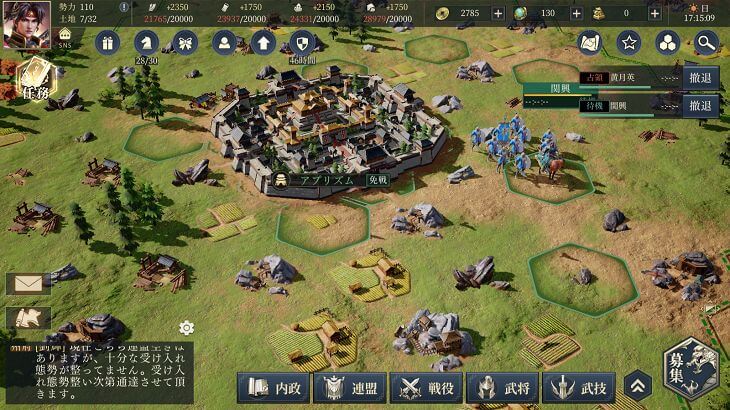
Task: Click the player avatar portrait
Action: (26, 24)
